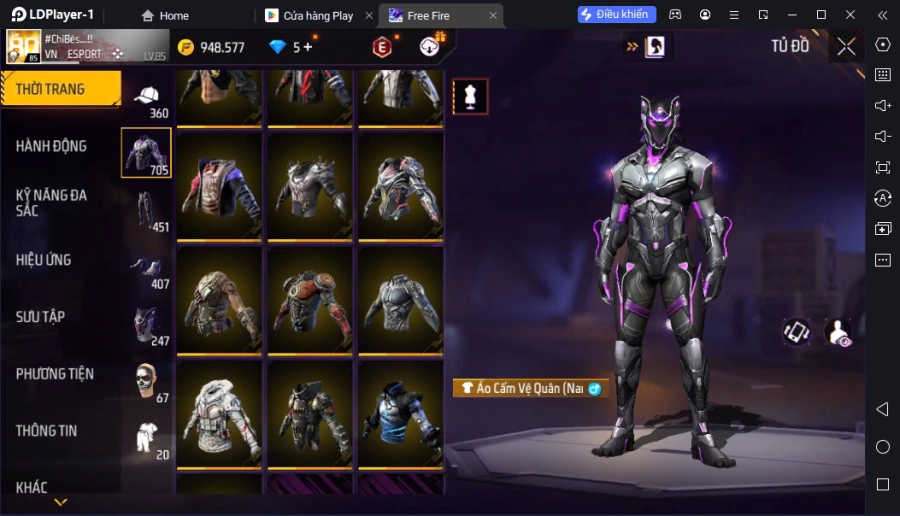Select the blue and black shirt item

pos(400,413)
